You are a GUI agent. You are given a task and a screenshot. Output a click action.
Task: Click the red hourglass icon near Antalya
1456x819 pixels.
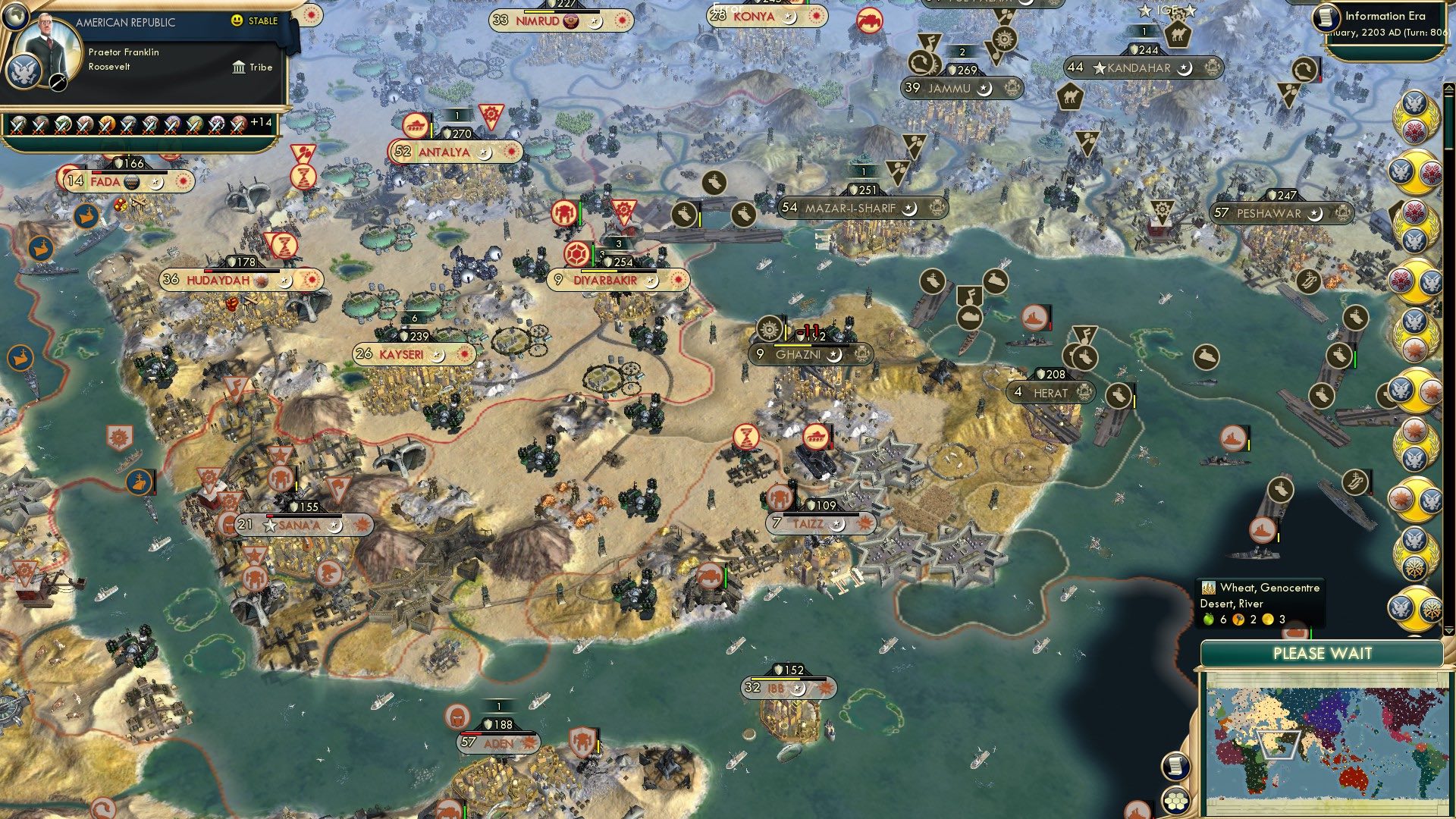coord(303,177)
